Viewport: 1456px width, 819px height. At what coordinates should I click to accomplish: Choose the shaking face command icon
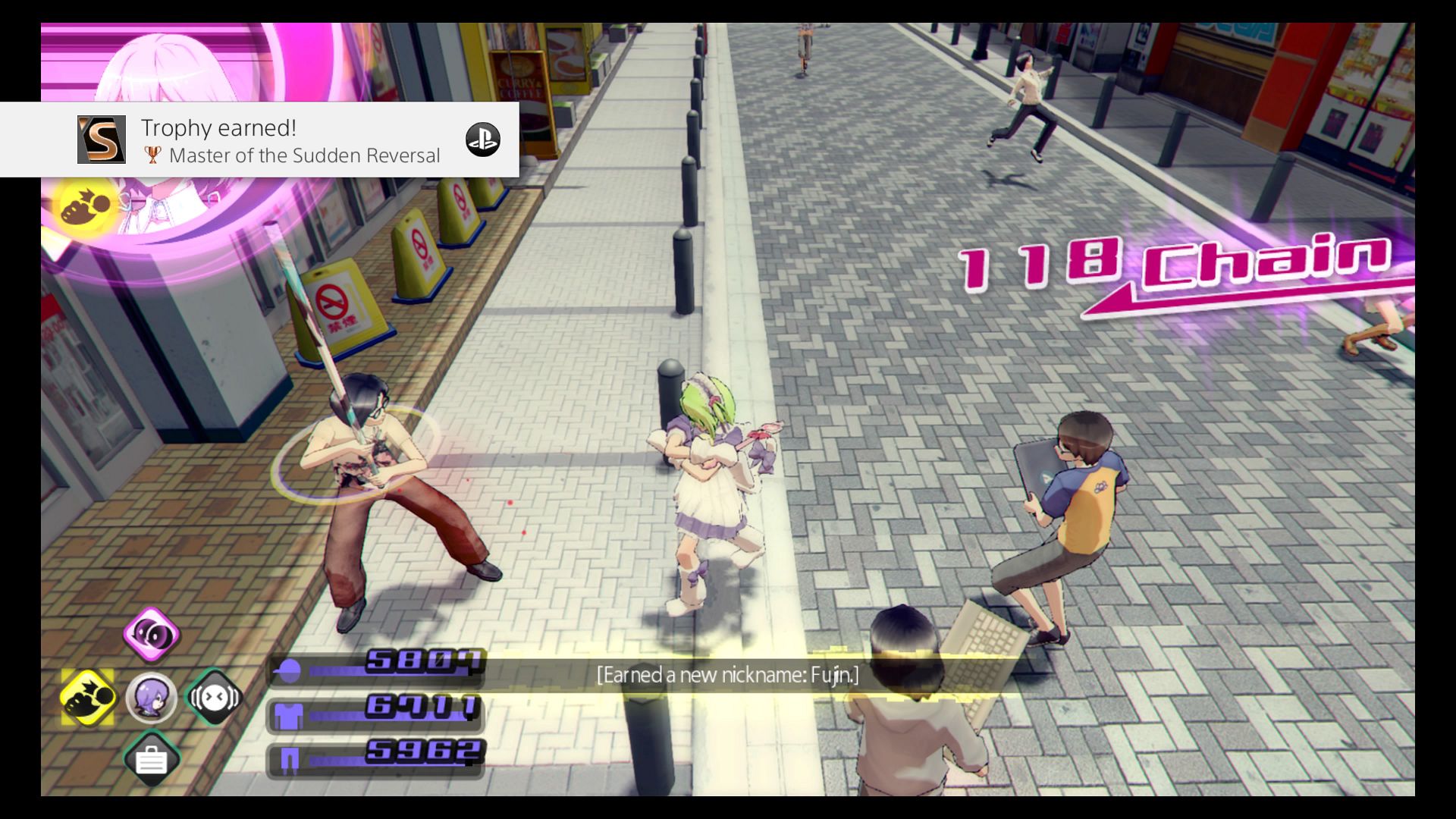214,697
